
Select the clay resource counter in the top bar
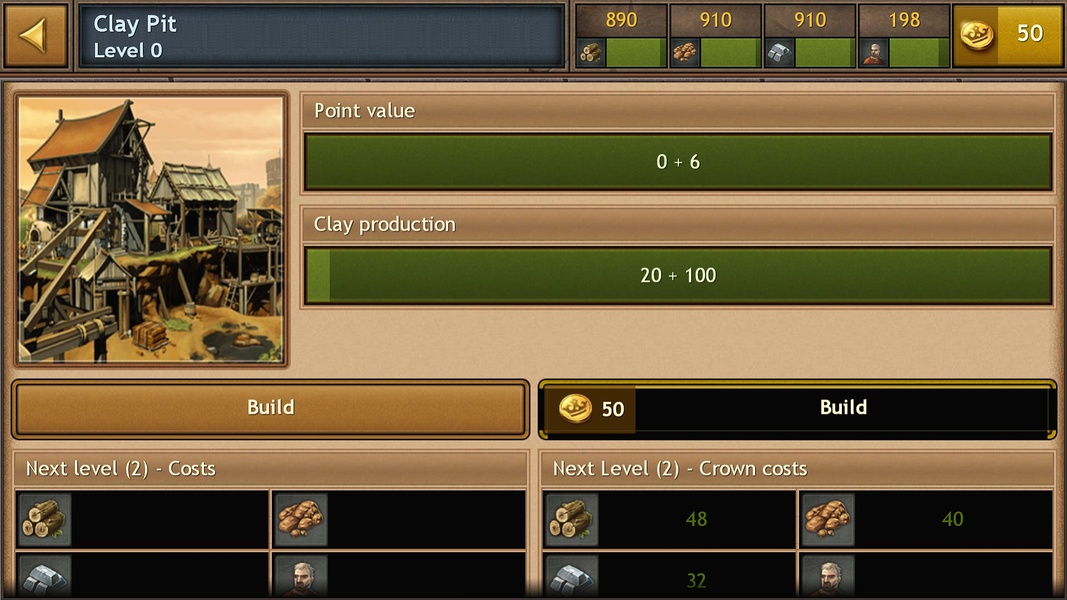[715, 36]
